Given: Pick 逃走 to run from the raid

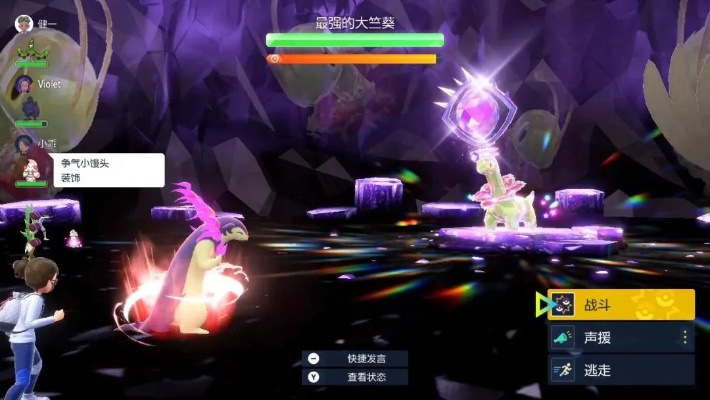Looking at the screenshot, I should pyautogui.click(x=620, y=370).
